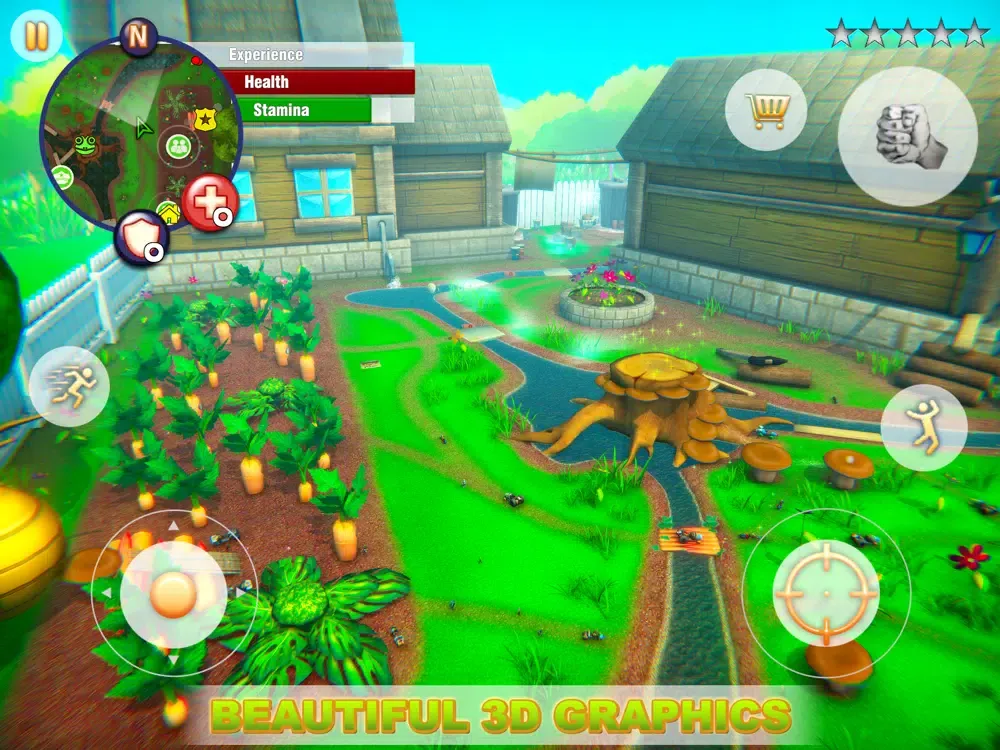Select the frog marker on the minimap

click(x=85, y=147)
